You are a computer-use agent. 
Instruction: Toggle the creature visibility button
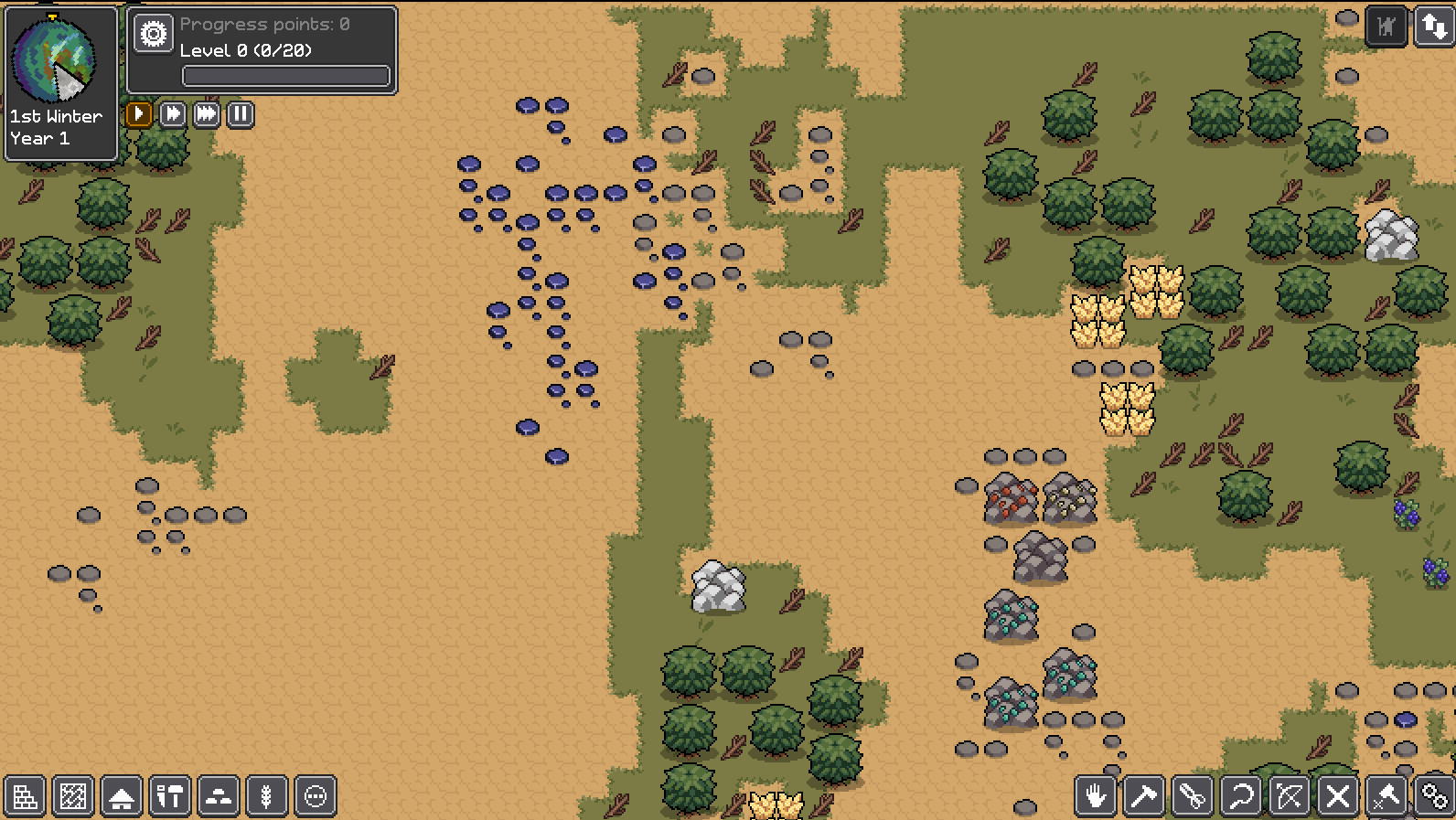tap(1386, 27)
